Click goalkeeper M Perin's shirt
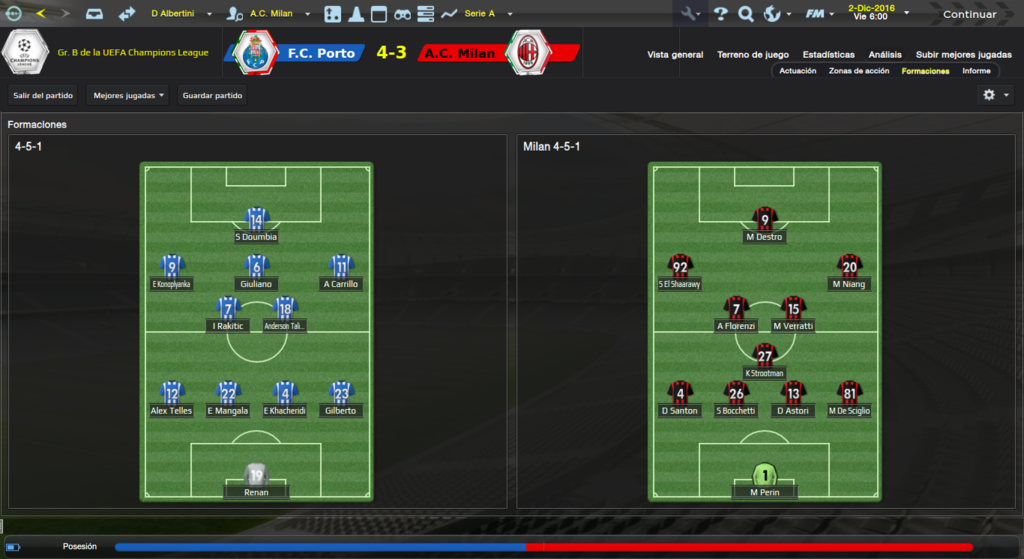The width and height of the screenshot is (1024, 559). (x=764, y=475)
